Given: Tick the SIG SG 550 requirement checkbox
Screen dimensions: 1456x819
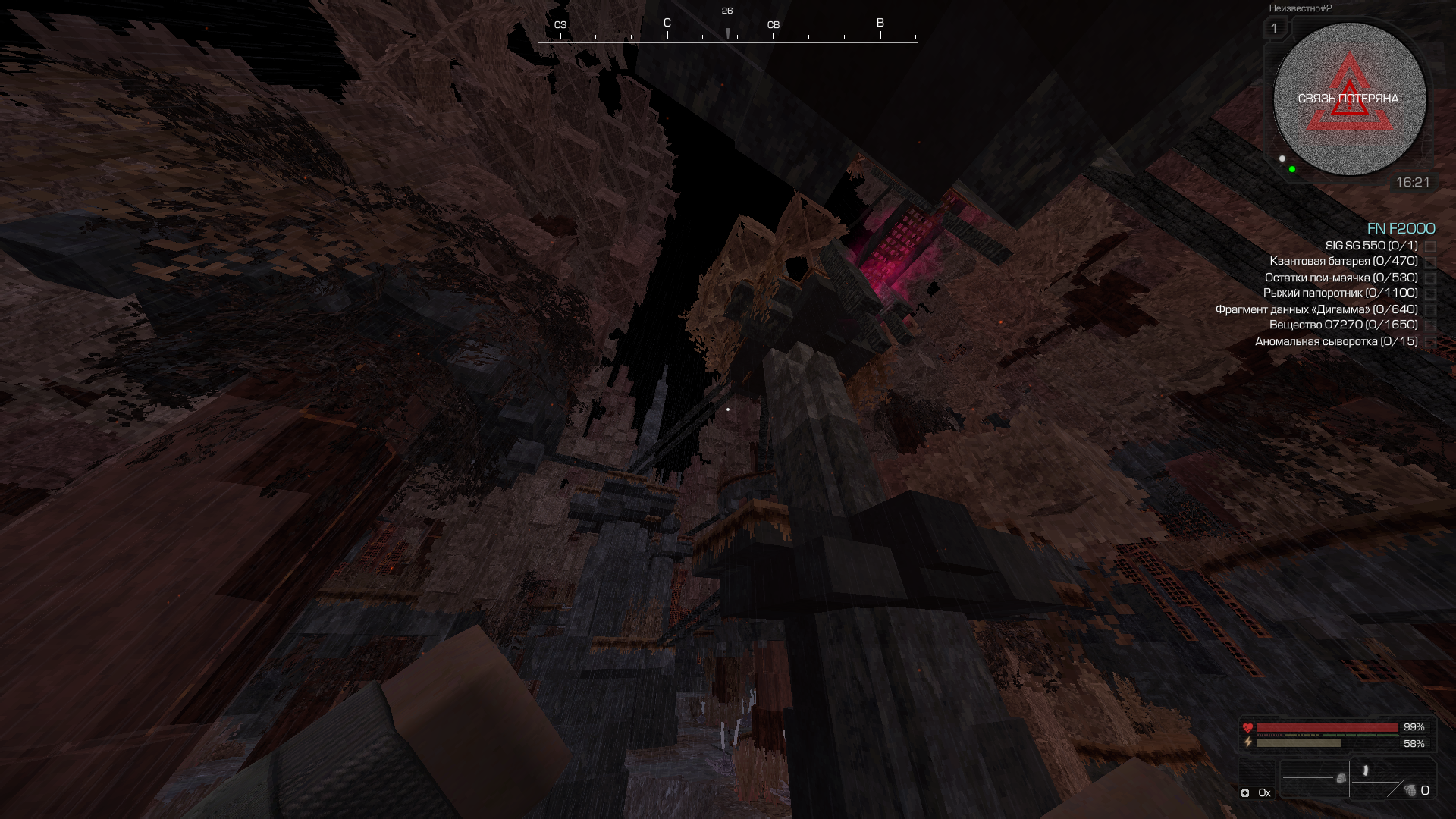Looking at the screenshot, I should click(1430, 246).
